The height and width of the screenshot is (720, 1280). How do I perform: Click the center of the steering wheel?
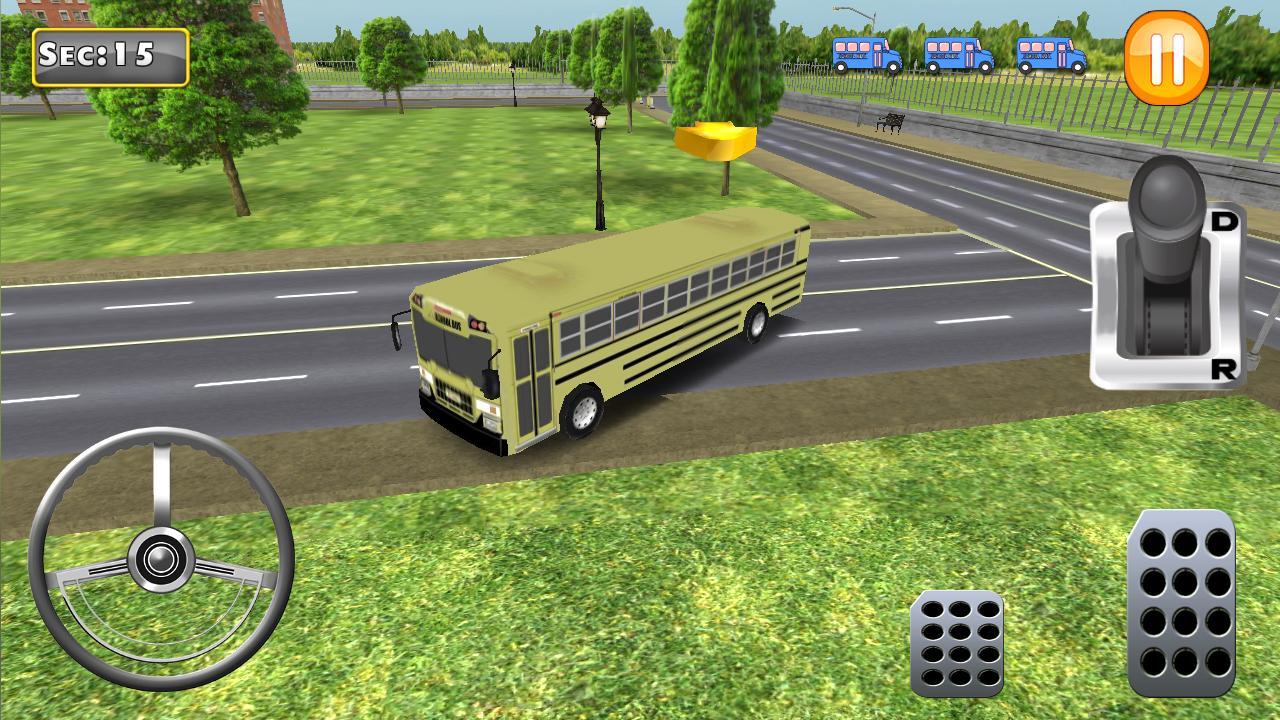point(163,558)
